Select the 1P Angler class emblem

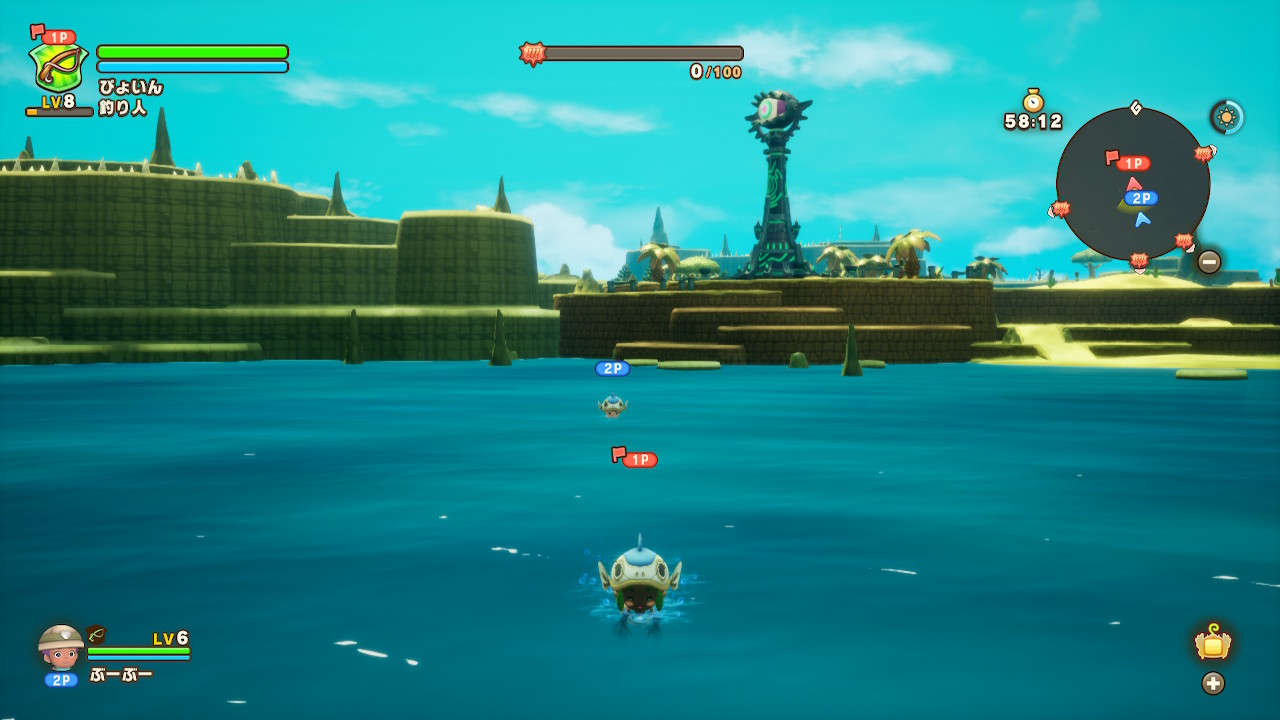pyautogui.click(x=58, y=67)
